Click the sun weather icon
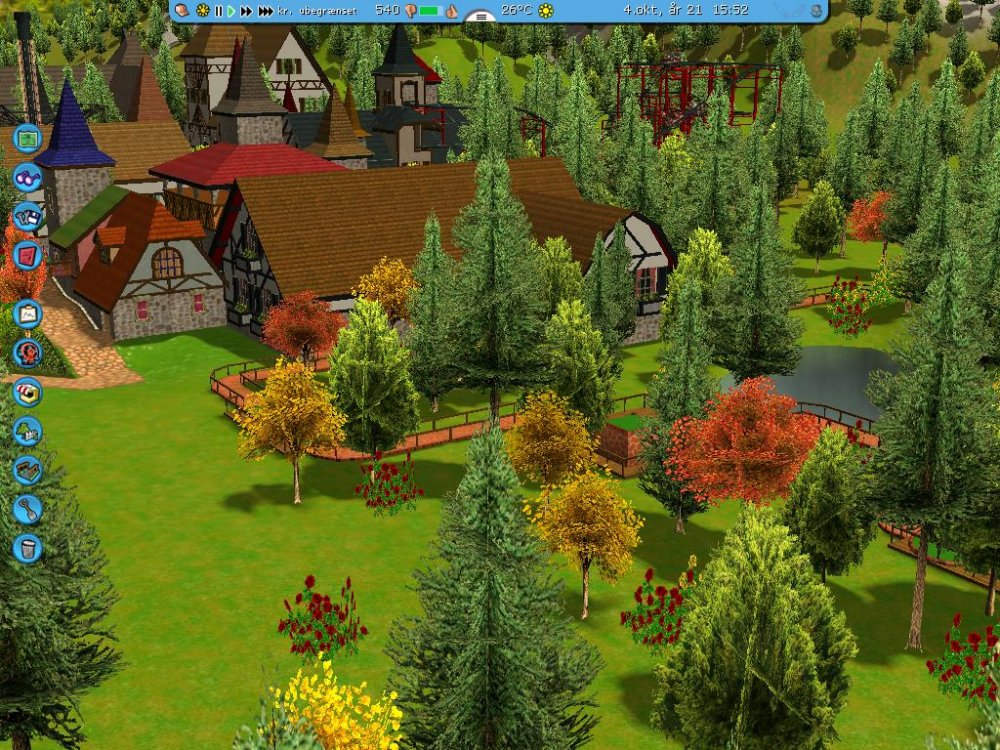Image resolution: width=1000 pixels, height=750 pixels. [546, 11]
